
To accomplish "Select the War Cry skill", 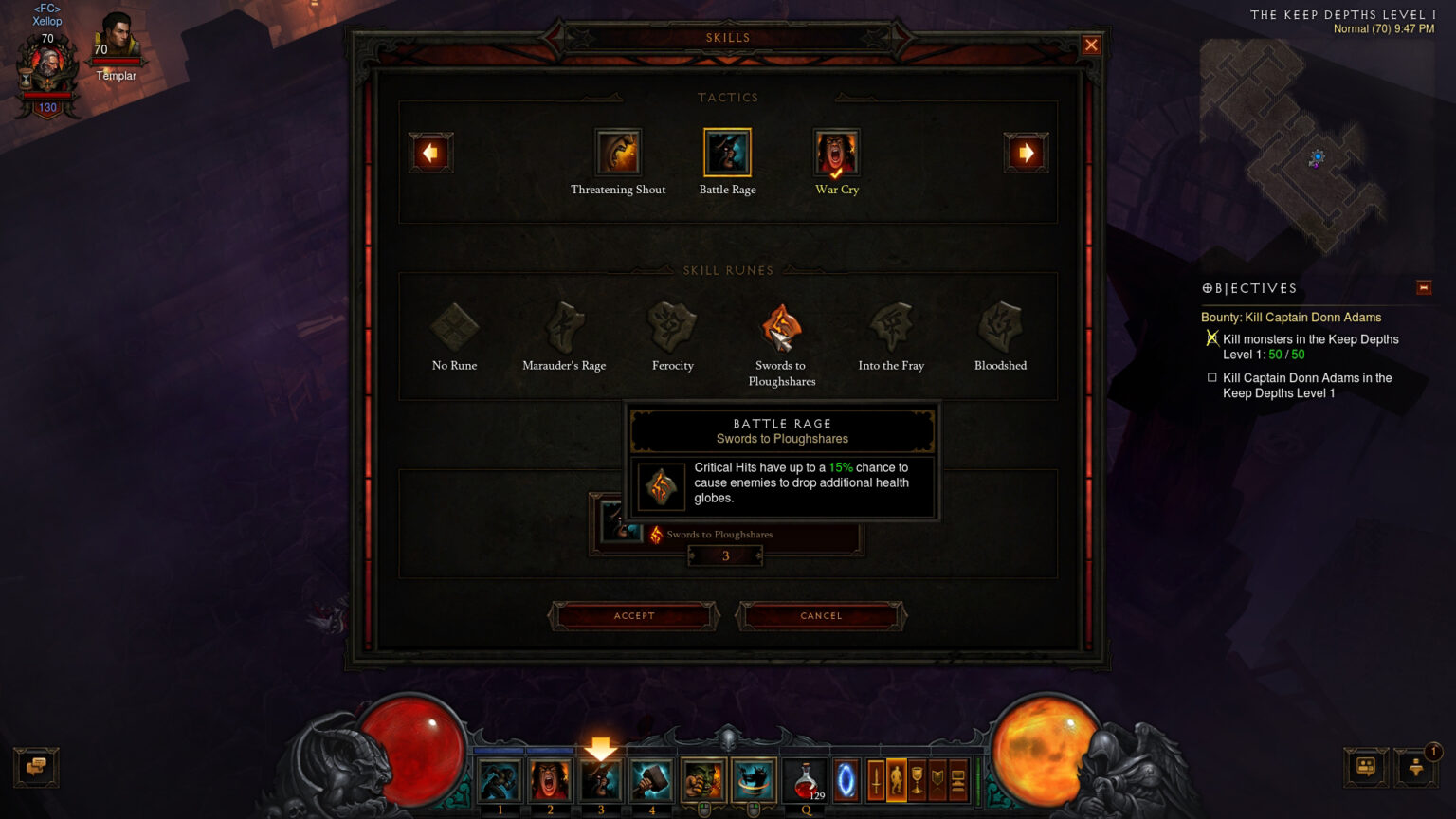I will (835, 151).
